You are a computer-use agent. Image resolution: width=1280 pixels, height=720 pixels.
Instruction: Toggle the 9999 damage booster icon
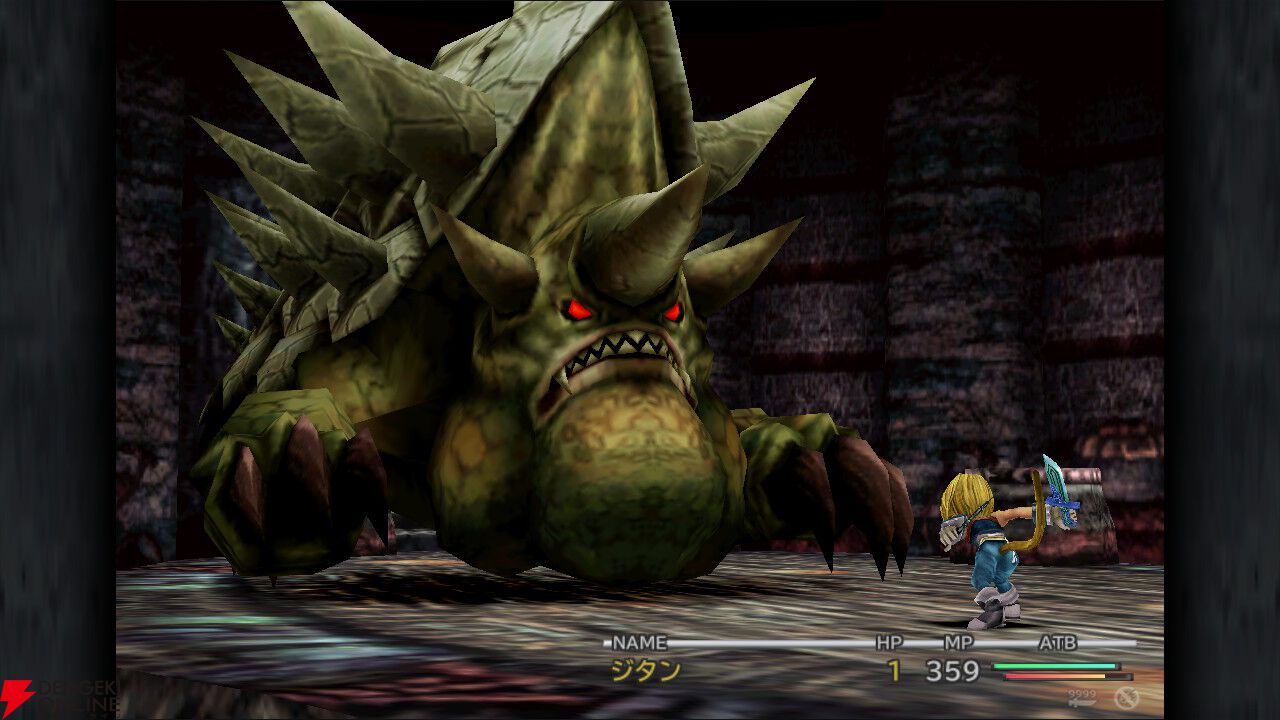pyautogui.click(x=1082, y=697)
